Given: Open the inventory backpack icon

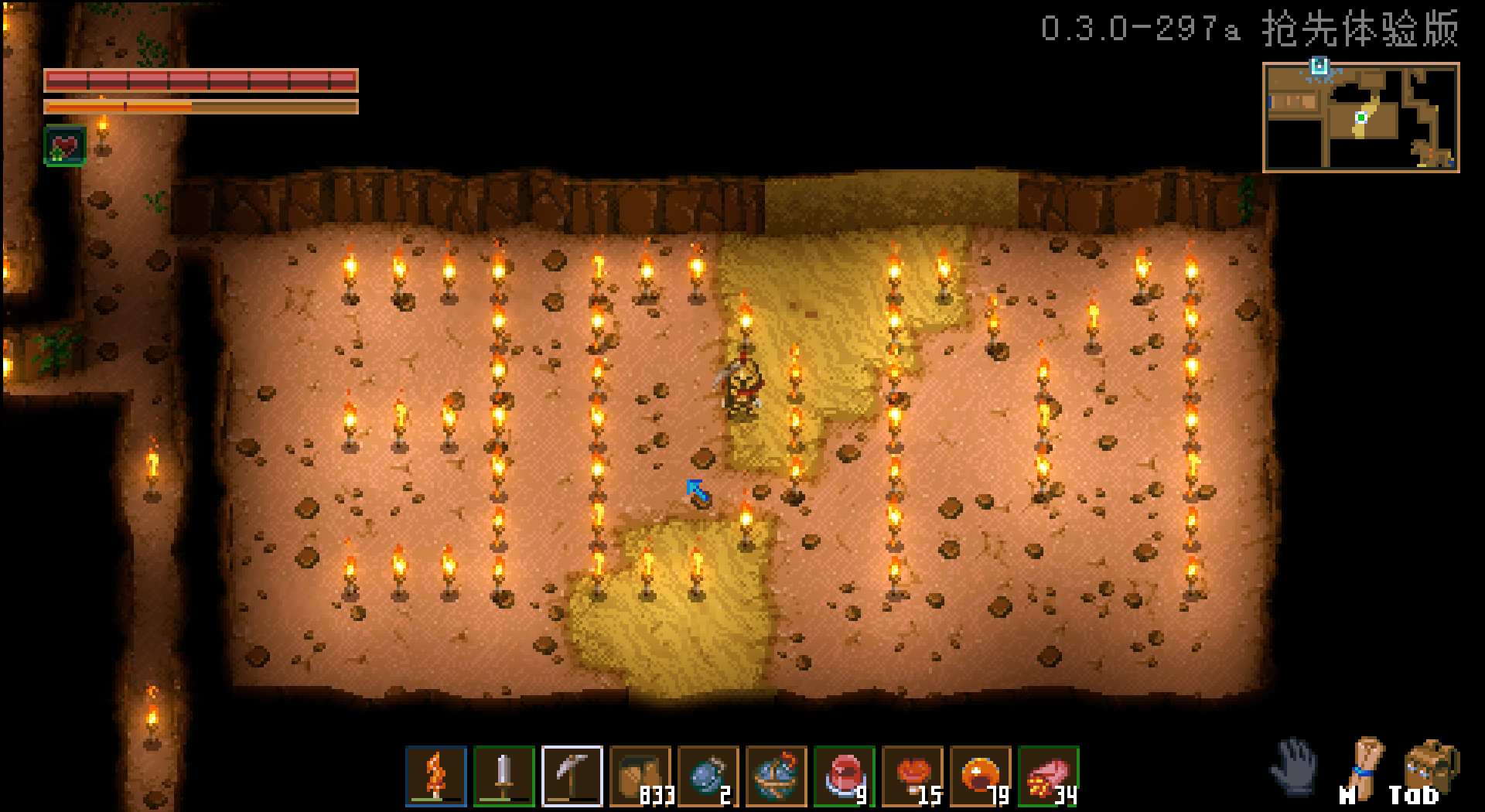Looking at the screenshot, I should pos(1431,767).
